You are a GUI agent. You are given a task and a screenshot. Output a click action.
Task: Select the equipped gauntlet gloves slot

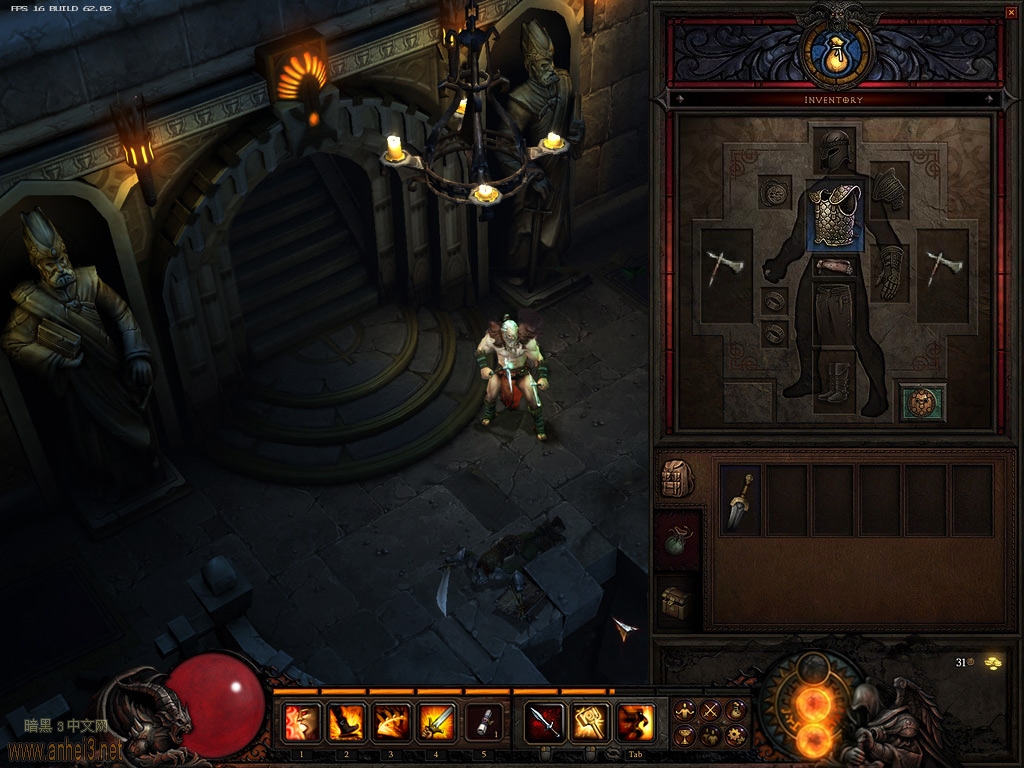pyautogui.click(x=889, y=272)
